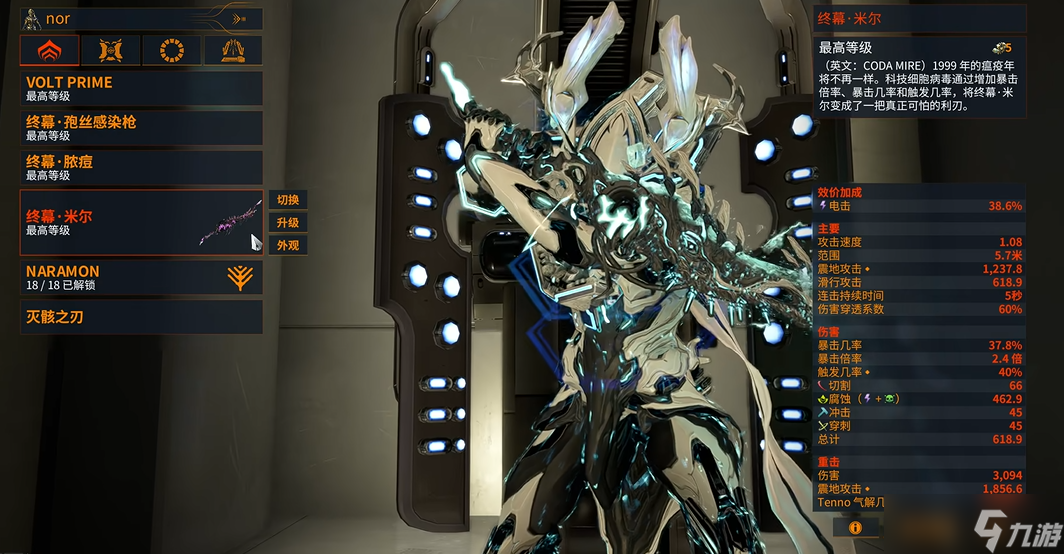1064x554 pixels.
Task: Open the 升级 (upgrade) screen
Action: point(288,222)
